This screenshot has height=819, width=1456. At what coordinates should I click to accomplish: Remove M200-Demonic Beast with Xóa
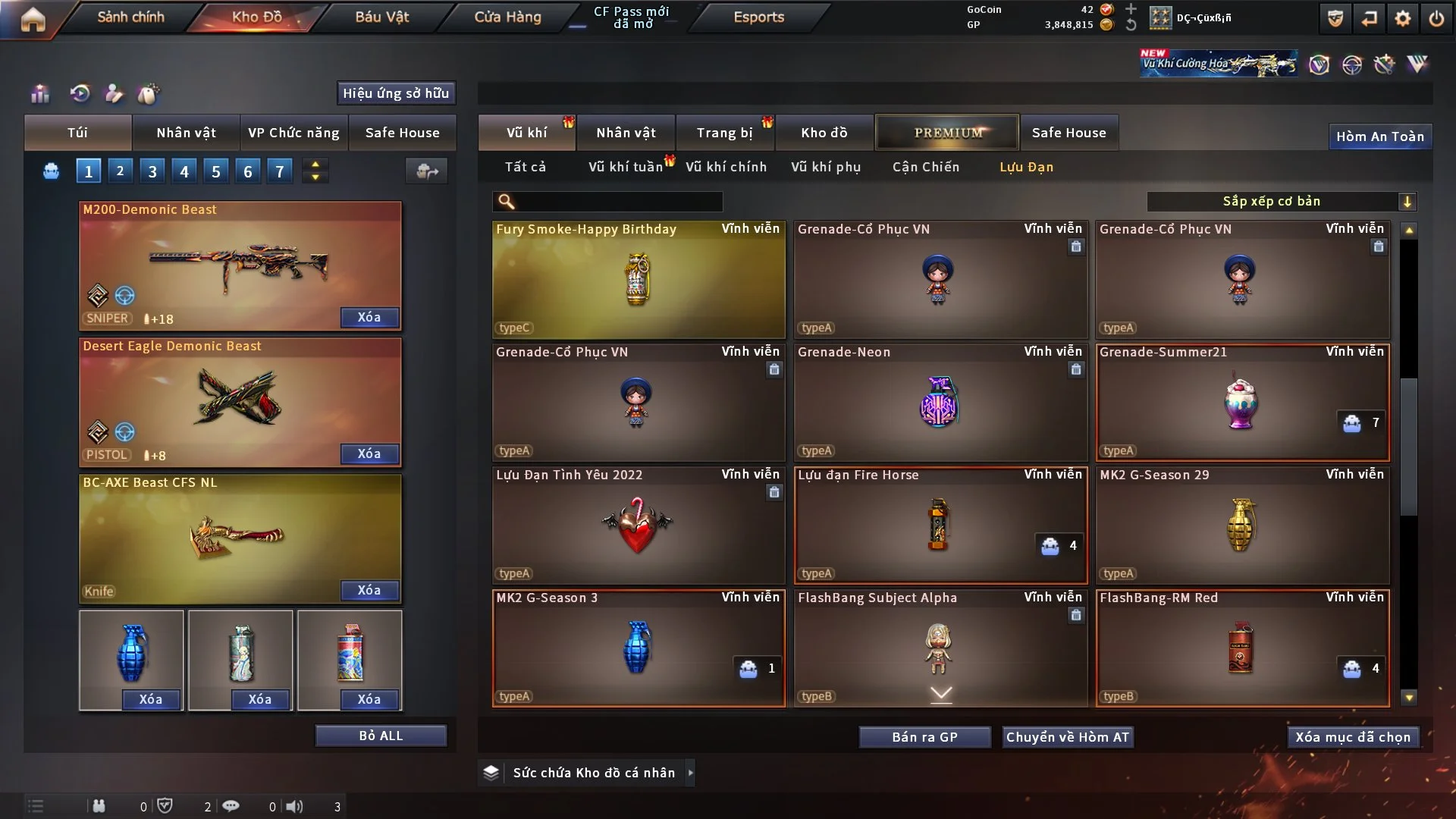369,317
